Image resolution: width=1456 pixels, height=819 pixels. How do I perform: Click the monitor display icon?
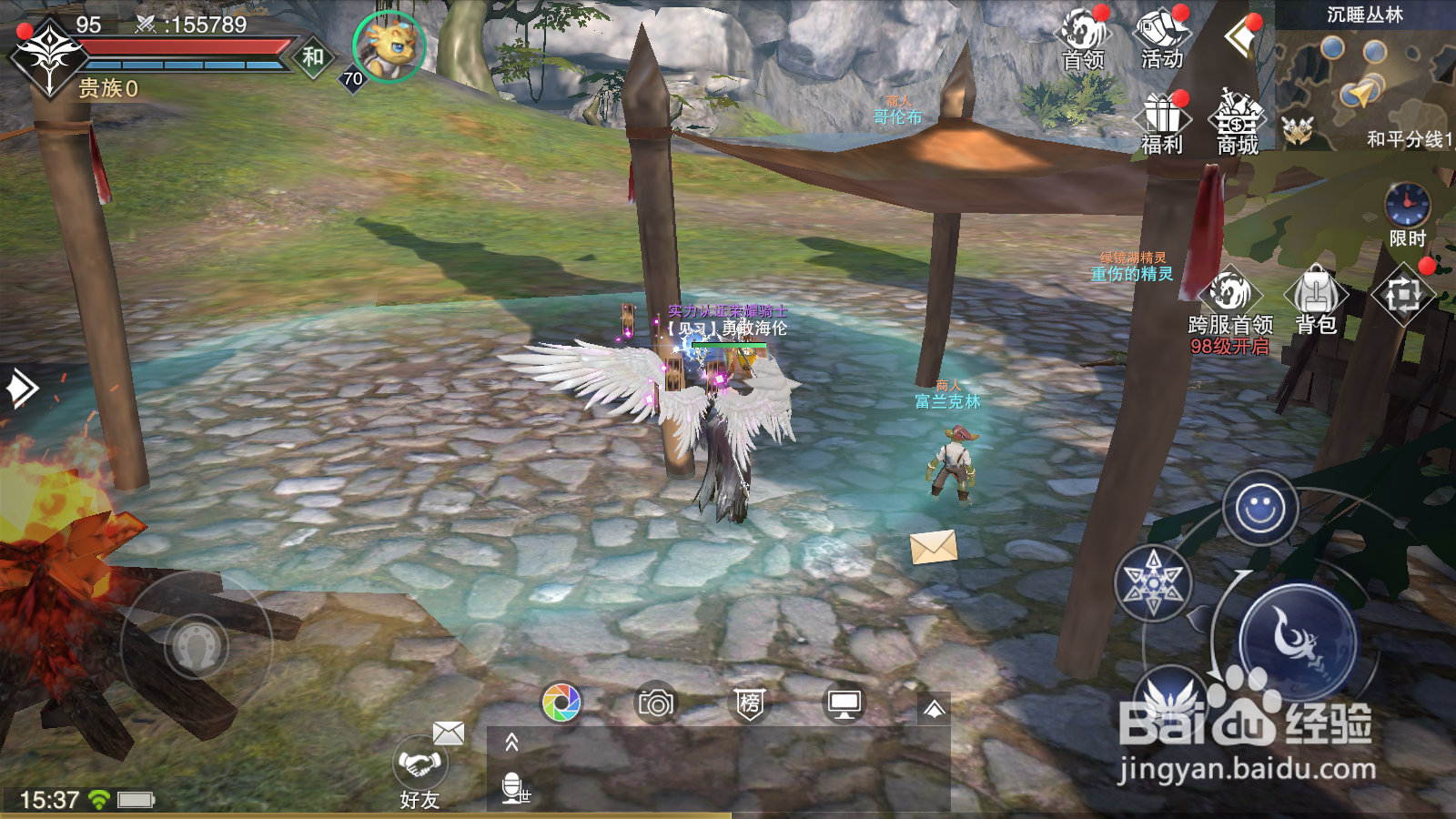pos(844,703)
